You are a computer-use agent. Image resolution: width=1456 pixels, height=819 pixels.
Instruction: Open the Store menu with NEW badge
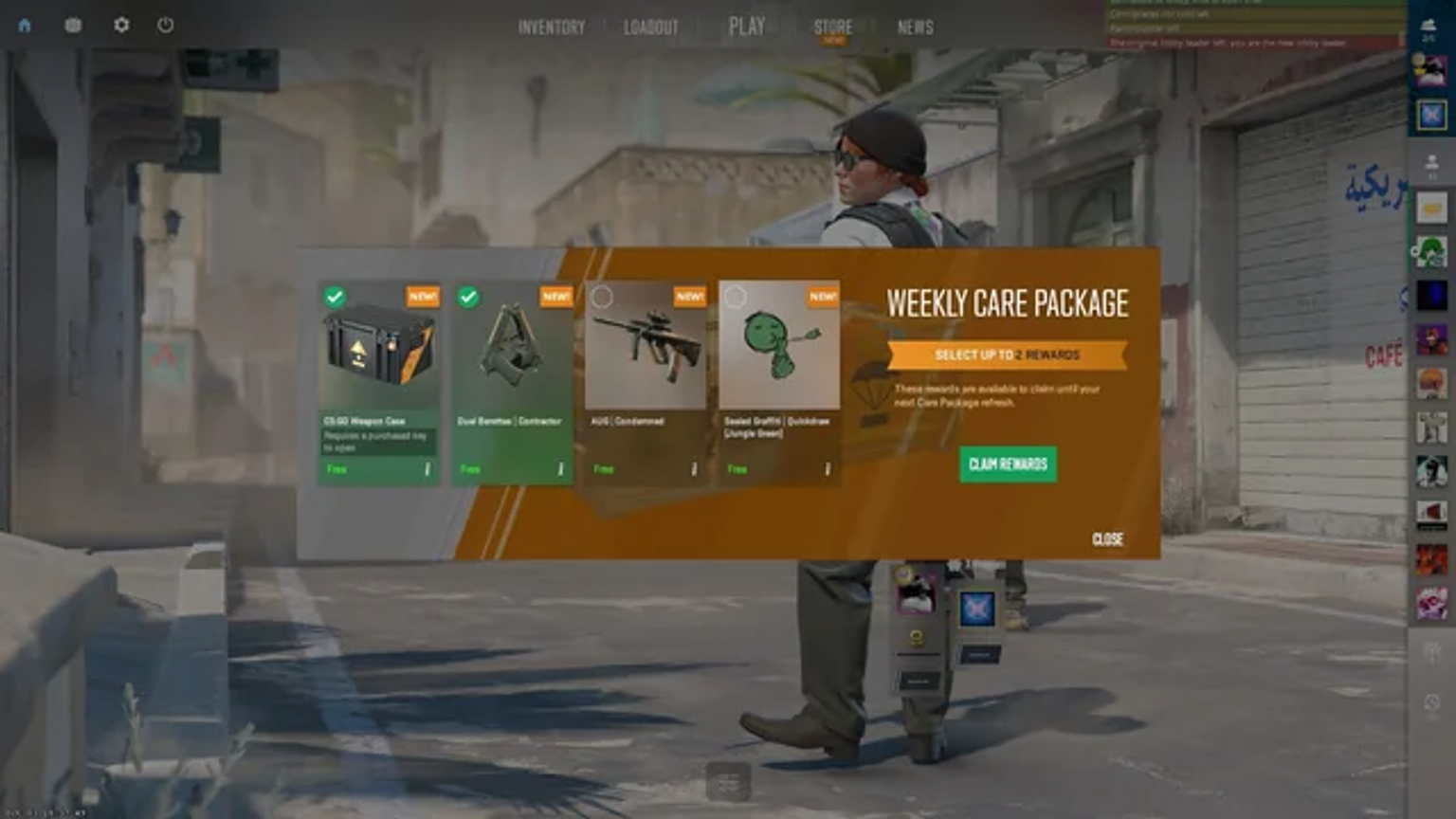[832, 28]
